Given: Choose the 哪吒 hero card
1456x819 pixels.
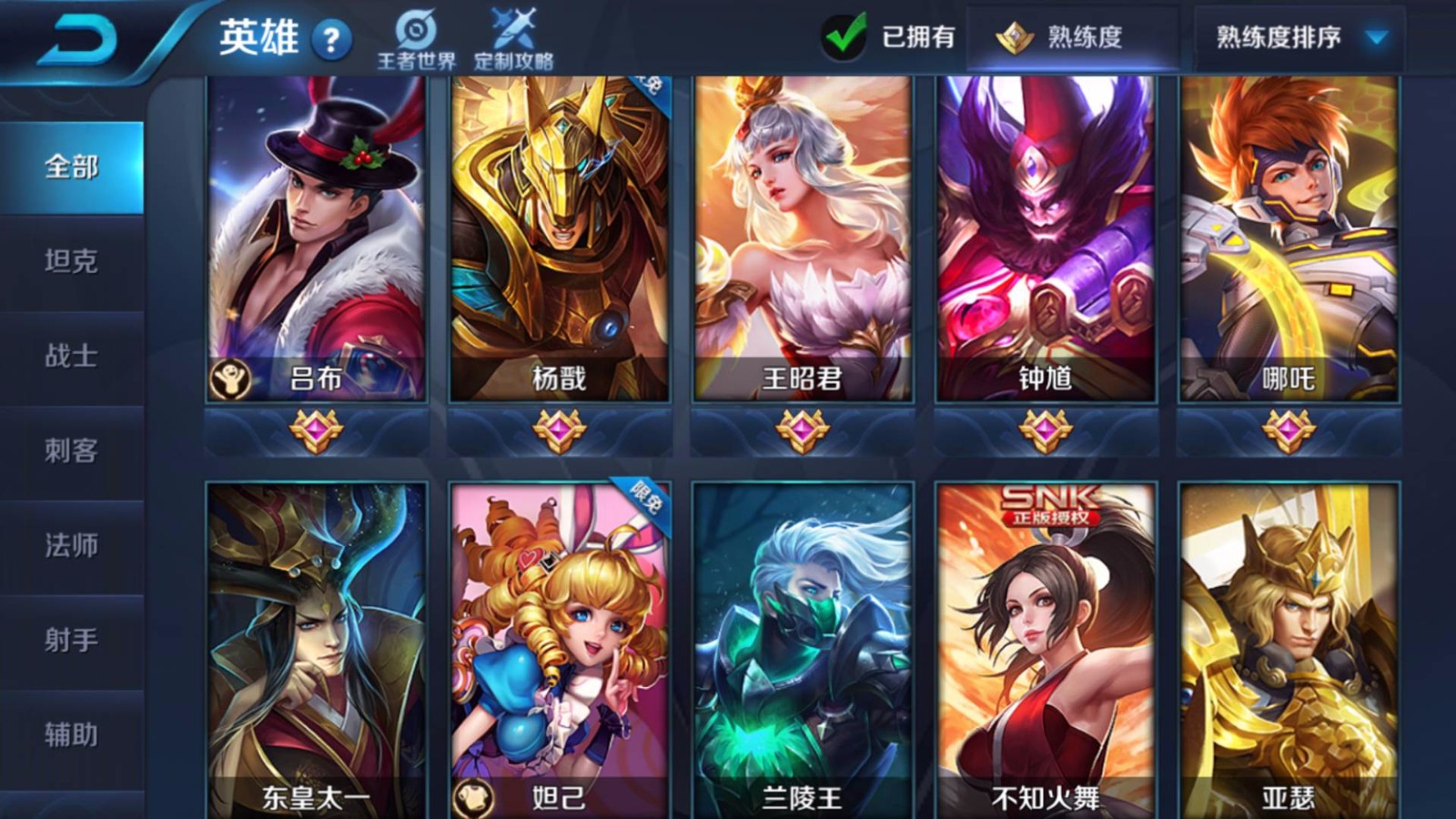Looking at the screenshot, I should click(1288, 238).
